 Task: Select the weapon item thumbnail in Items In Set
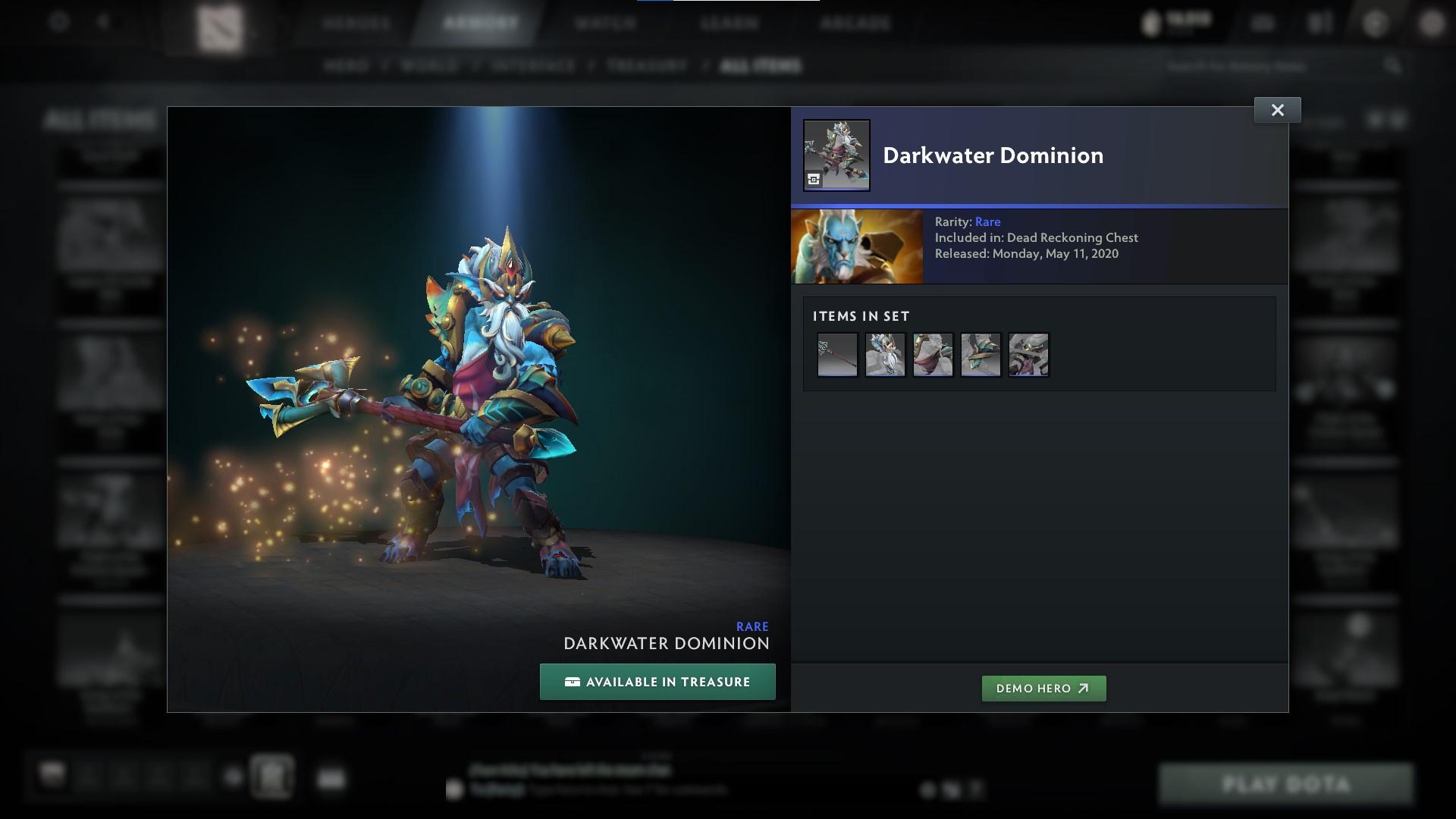(837, 354)
